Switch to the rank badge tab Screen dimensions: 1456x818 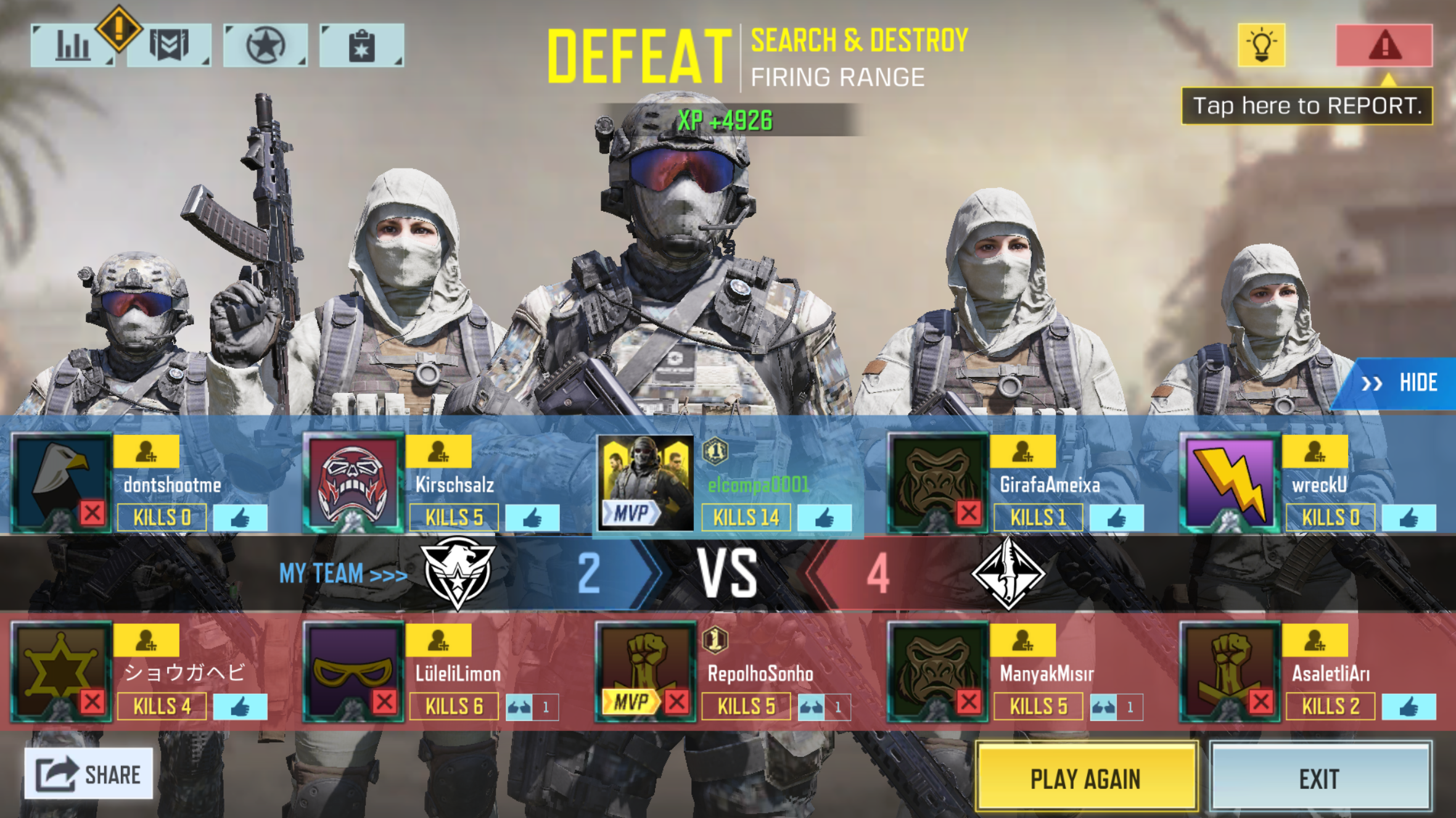click(x=170, y=45)
